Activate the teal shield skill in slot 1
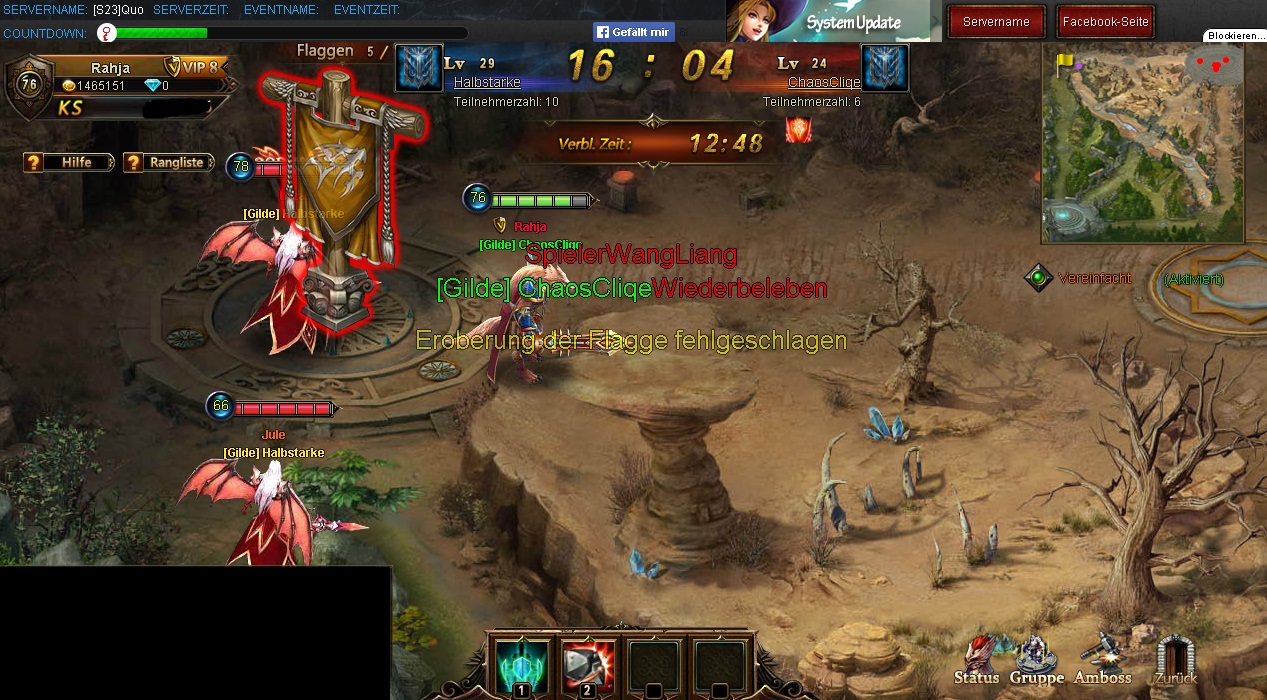 point(521,664)
